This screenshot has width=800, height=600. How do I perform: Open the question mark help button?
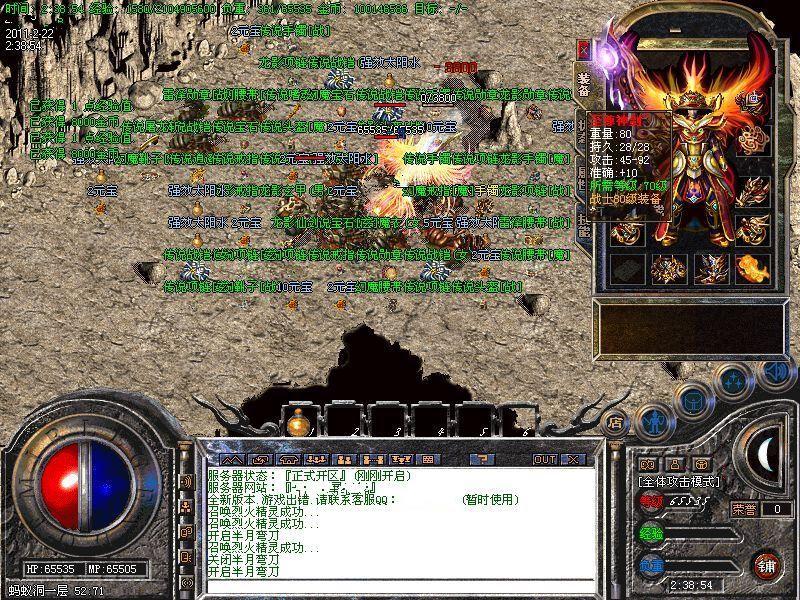click(482, 459)
